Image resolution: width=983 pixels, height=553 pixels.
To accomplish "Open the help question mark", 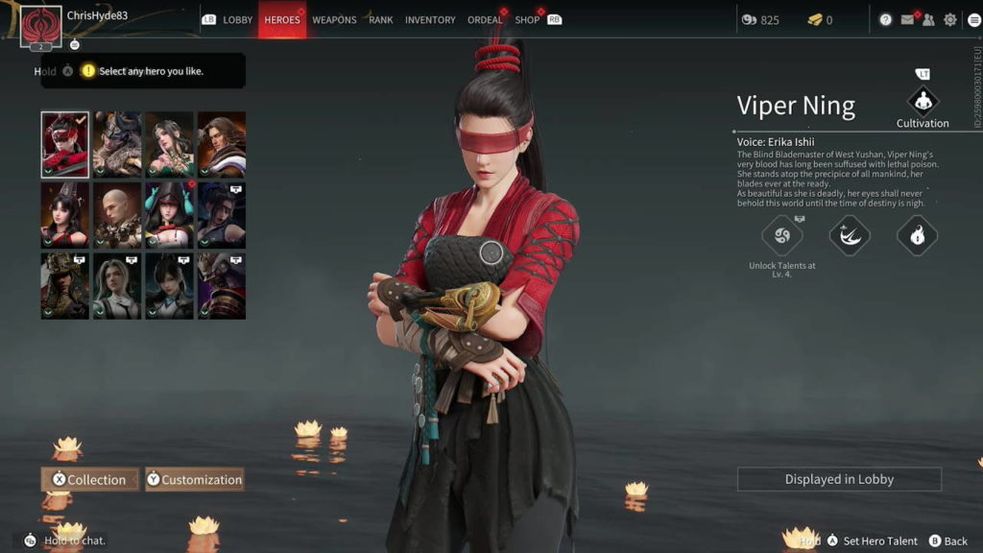I will [x=885, y=20].
